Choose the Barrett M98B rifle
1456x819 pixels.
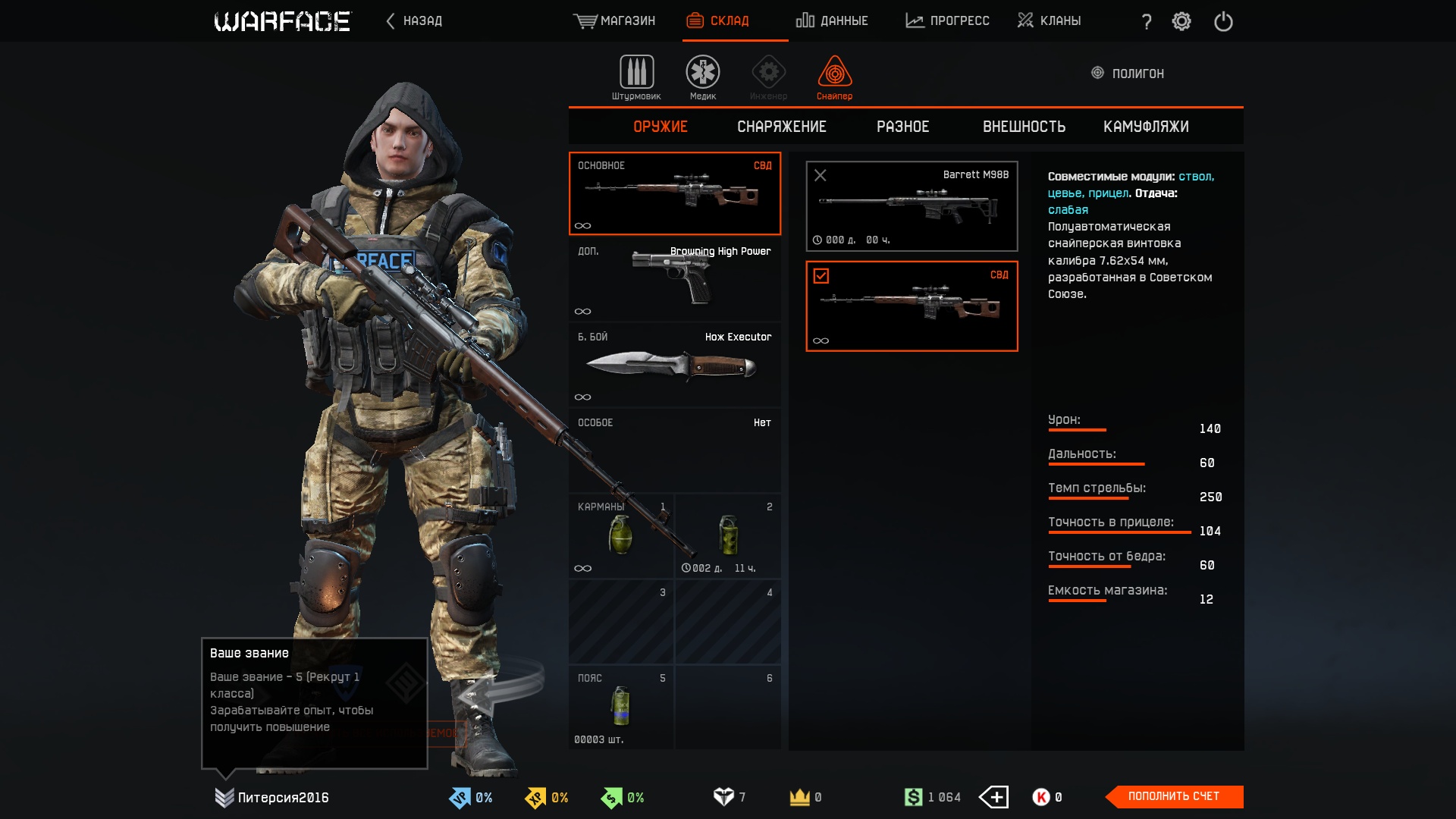(912, 206)
